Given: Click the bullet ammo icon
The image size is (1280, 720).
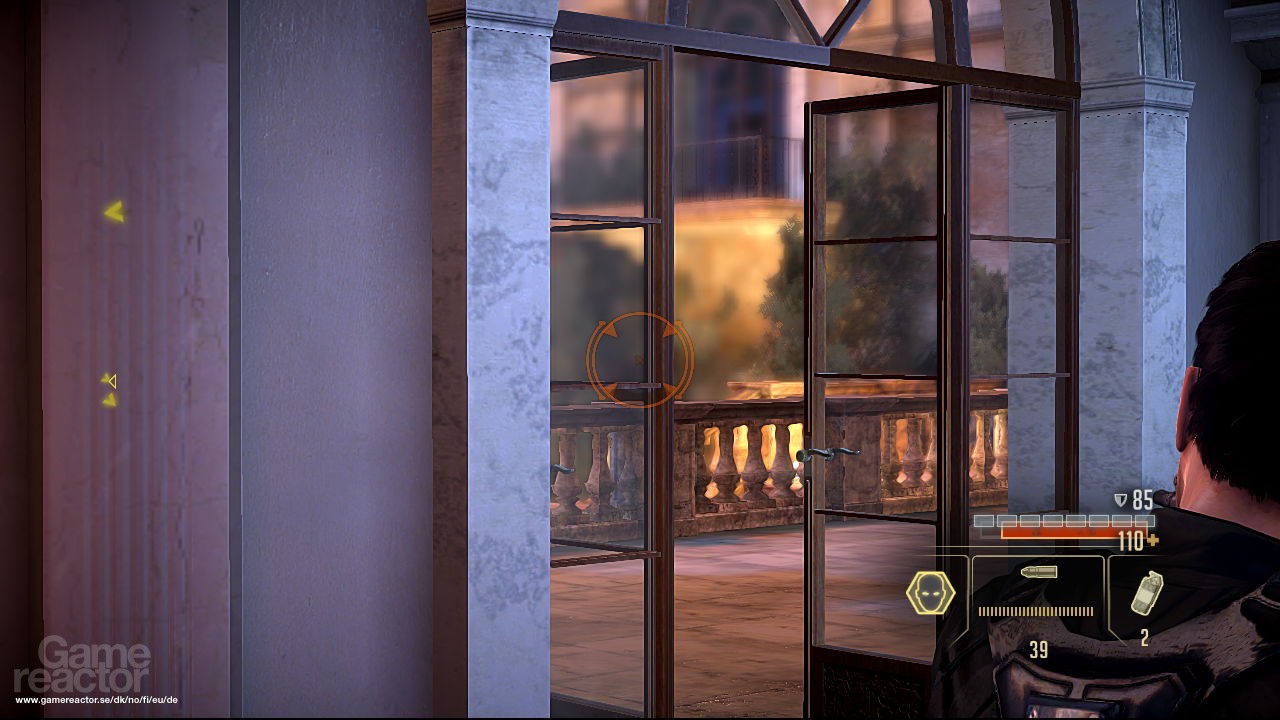Looking at the screenshot, I should tap(1039, 571).
